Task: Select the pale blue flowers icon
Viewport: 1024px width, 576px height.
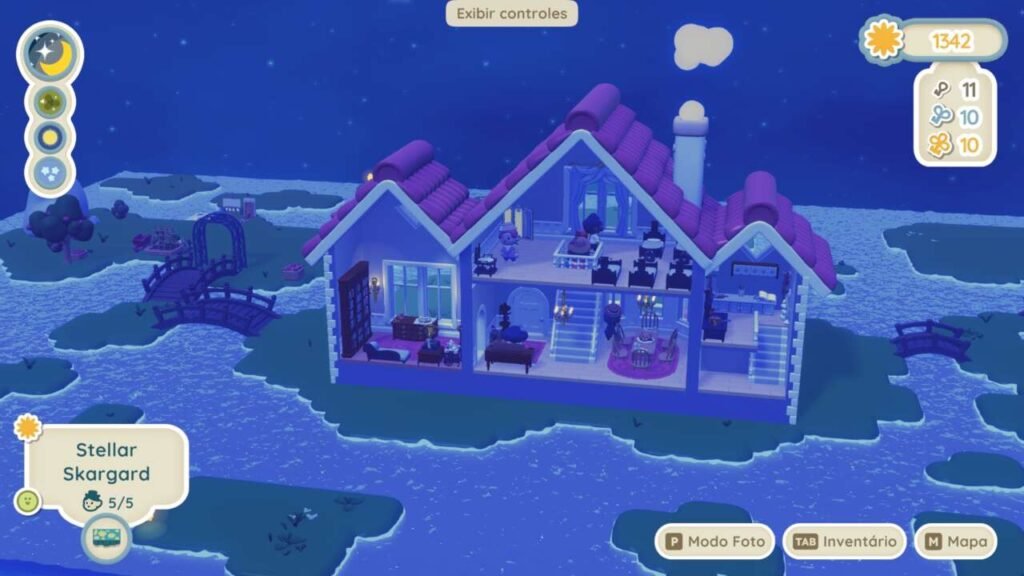Action: click(x=50, y=173)
